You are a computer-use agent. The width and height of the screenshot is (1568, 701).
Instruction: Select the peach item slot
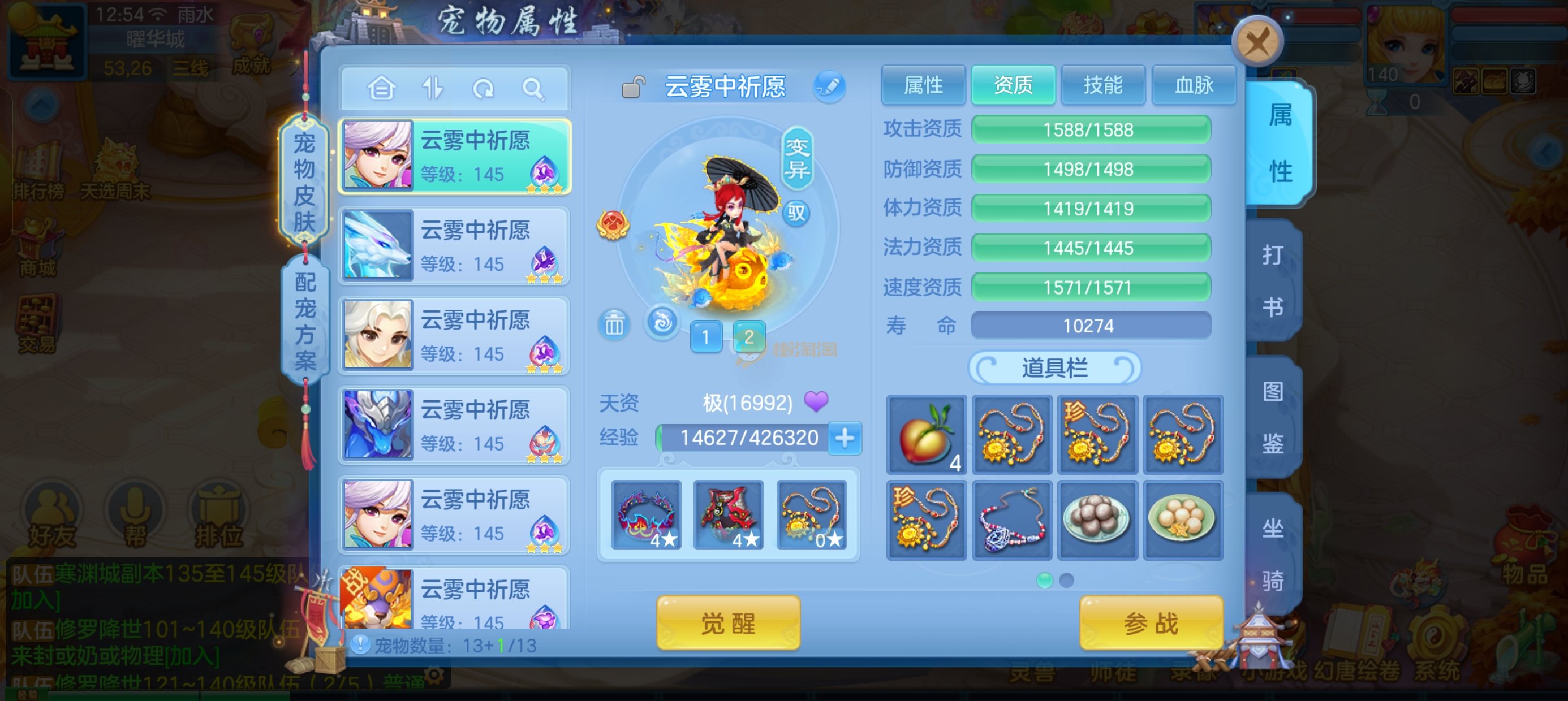pos(926,435)
